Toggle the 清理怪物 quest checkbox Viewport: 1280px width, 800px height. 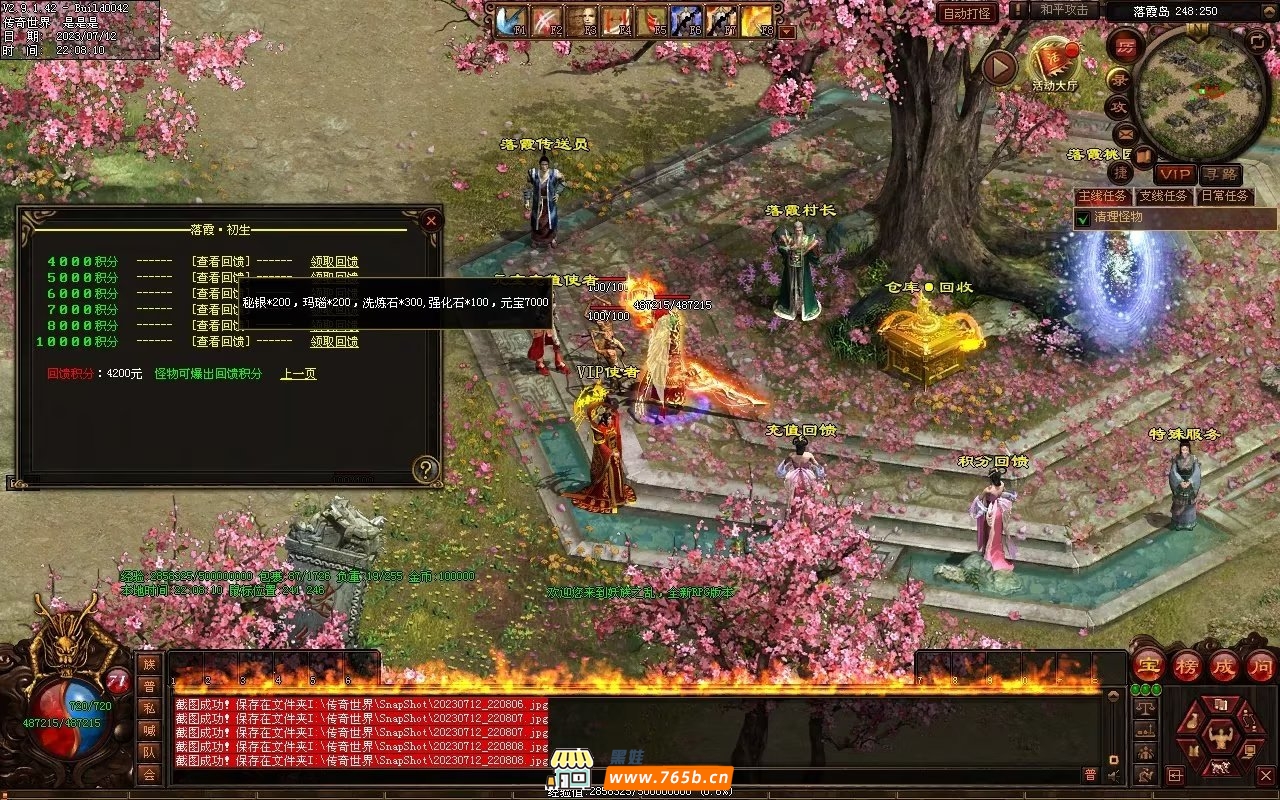pos(1082,218)
